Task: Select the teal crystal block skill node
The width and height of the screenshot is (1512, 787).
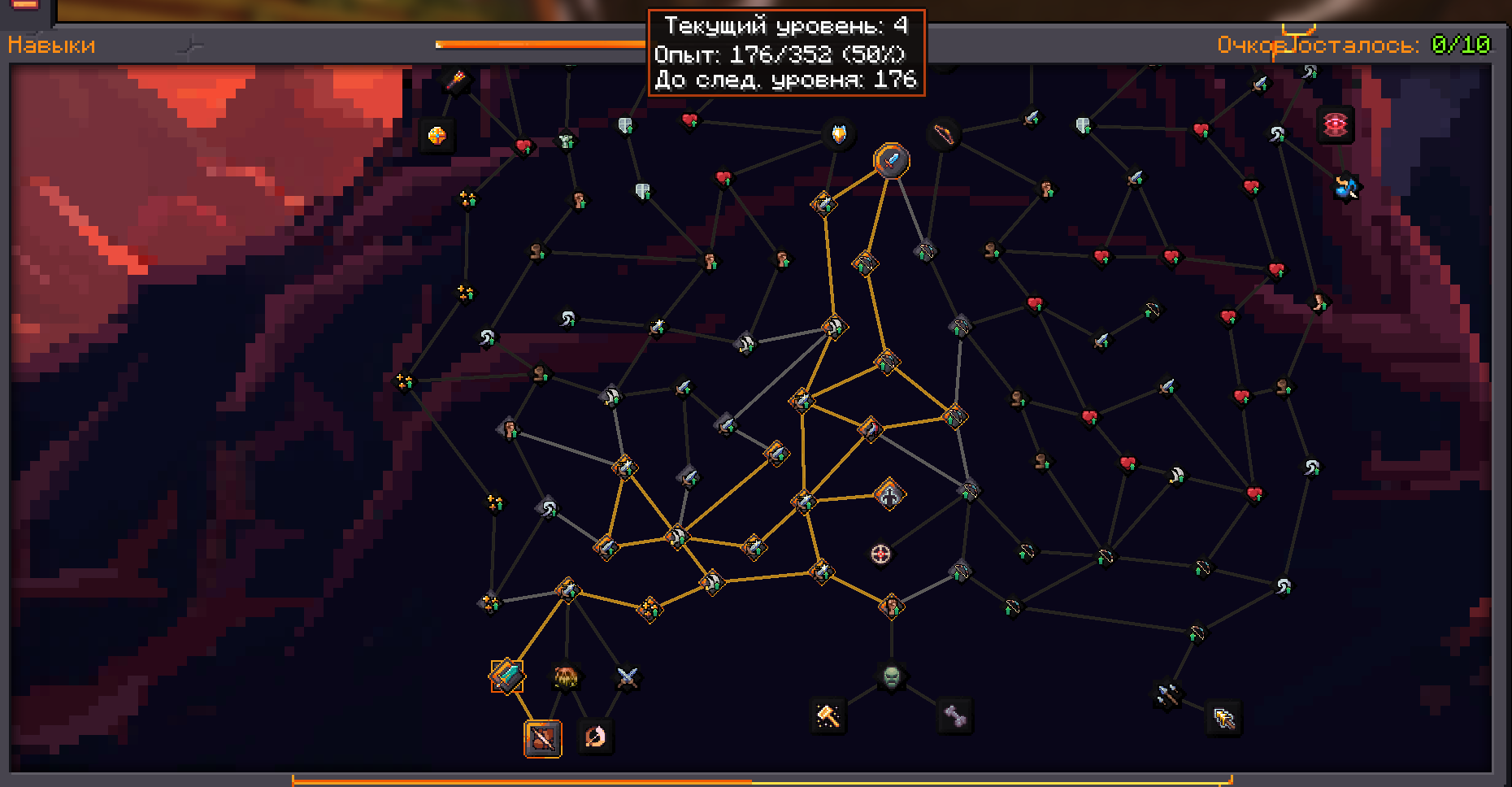Action: coord(507,676)
